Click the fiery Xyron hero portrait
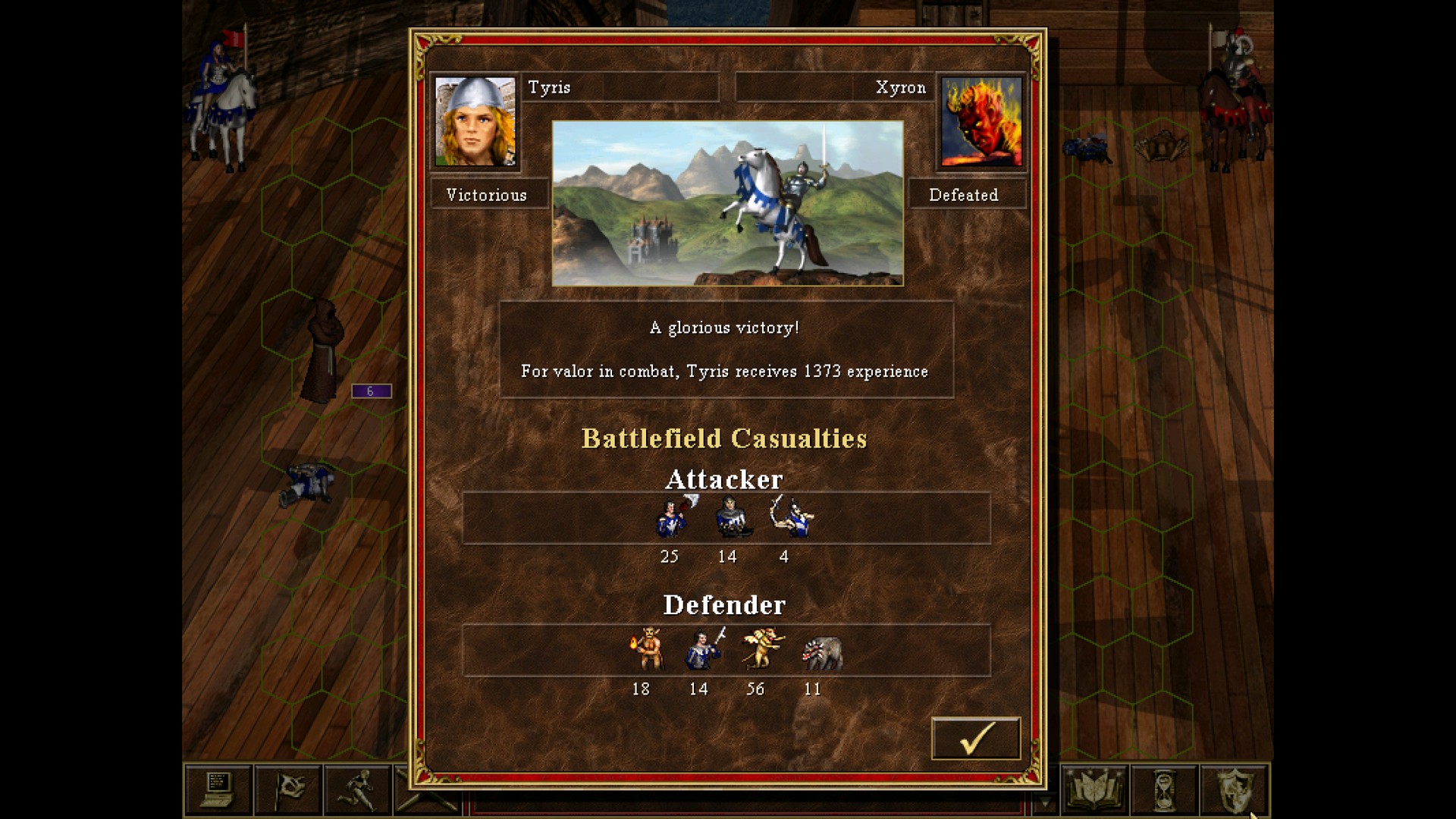Image resolution: width=1456 pixels, height=819 pixels. [x=979, y=121]
